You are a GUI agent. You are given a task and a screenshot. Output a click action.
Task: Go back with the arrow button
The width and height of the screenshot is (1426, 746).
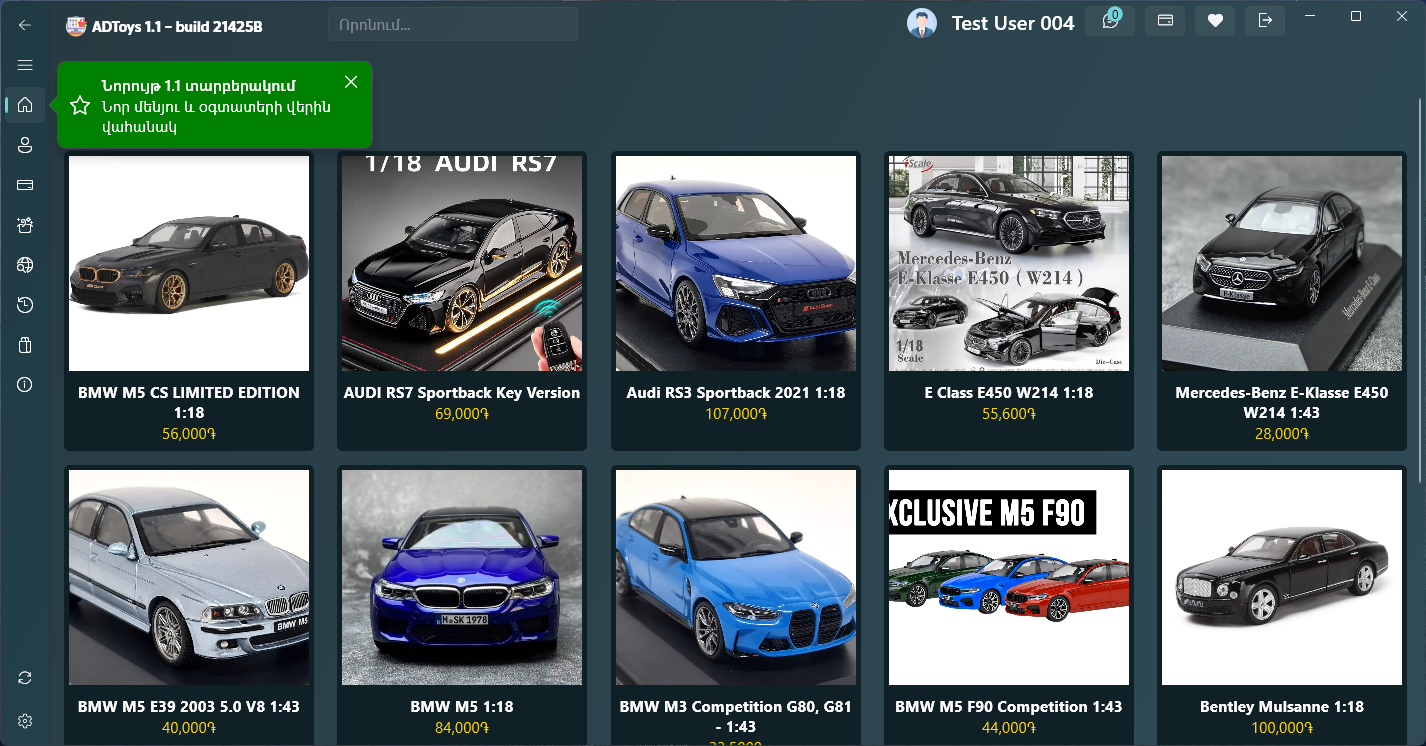point(25,25)
